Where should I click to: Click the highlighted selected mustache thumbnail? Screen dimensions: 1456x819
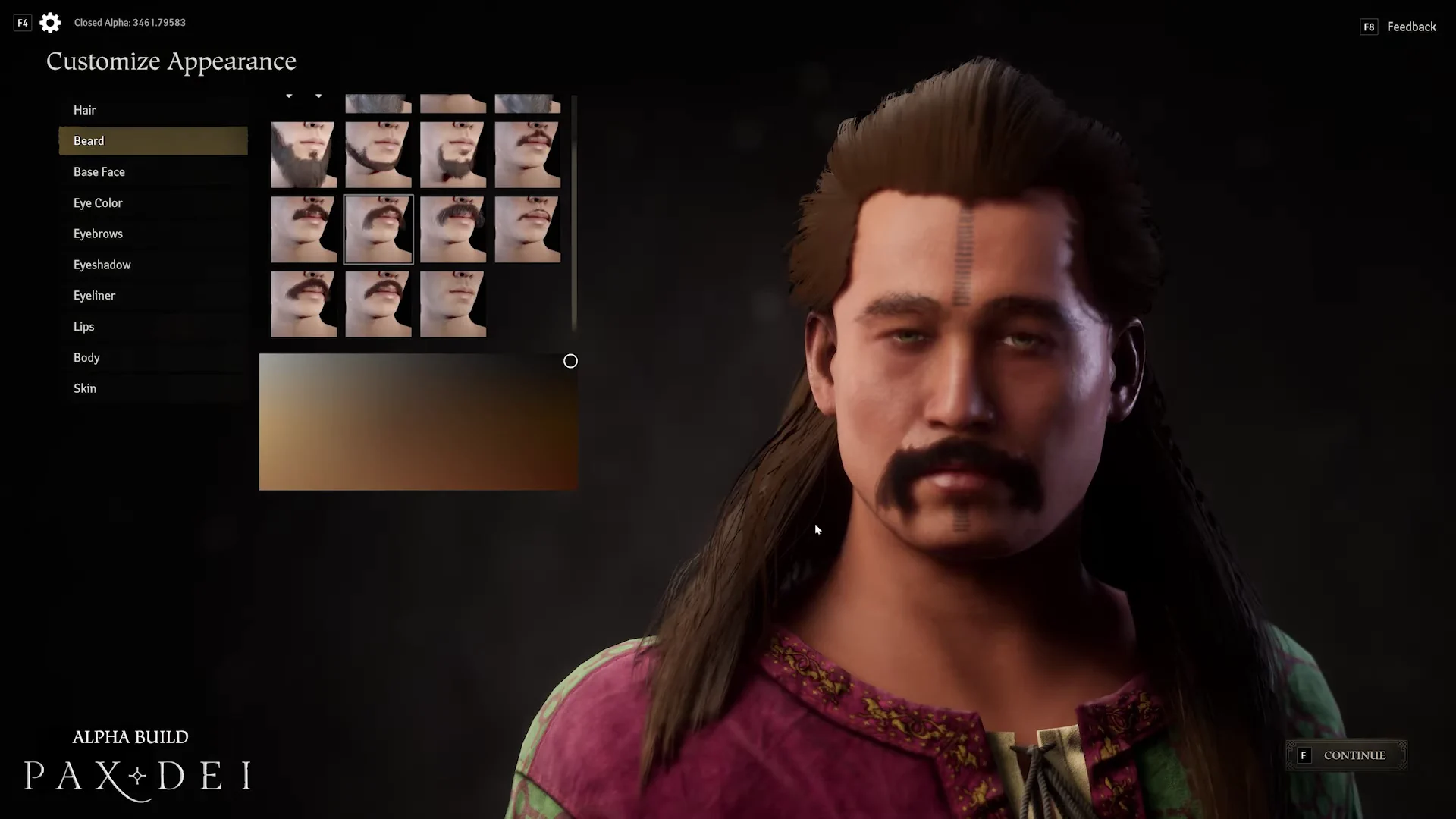click(378, 229)
